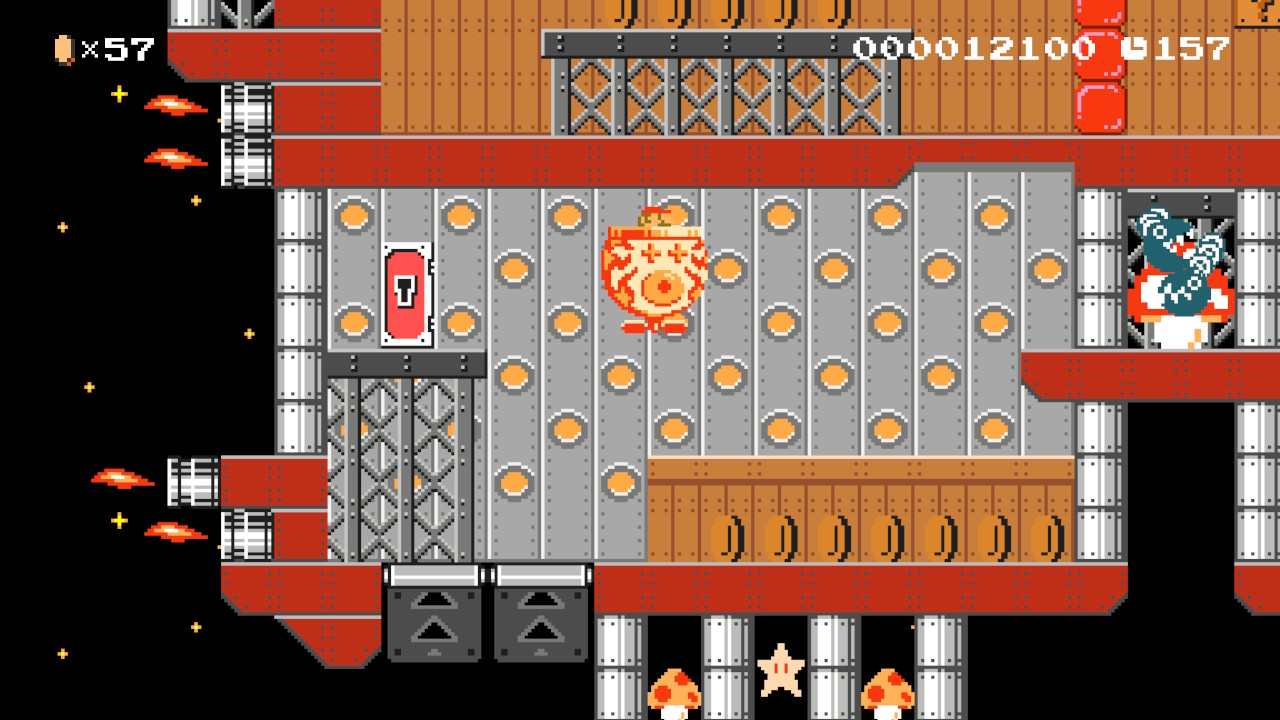The image size is (1280, 720).
Task: Click the coin counter showing x57
Action: tap(100, 45)
